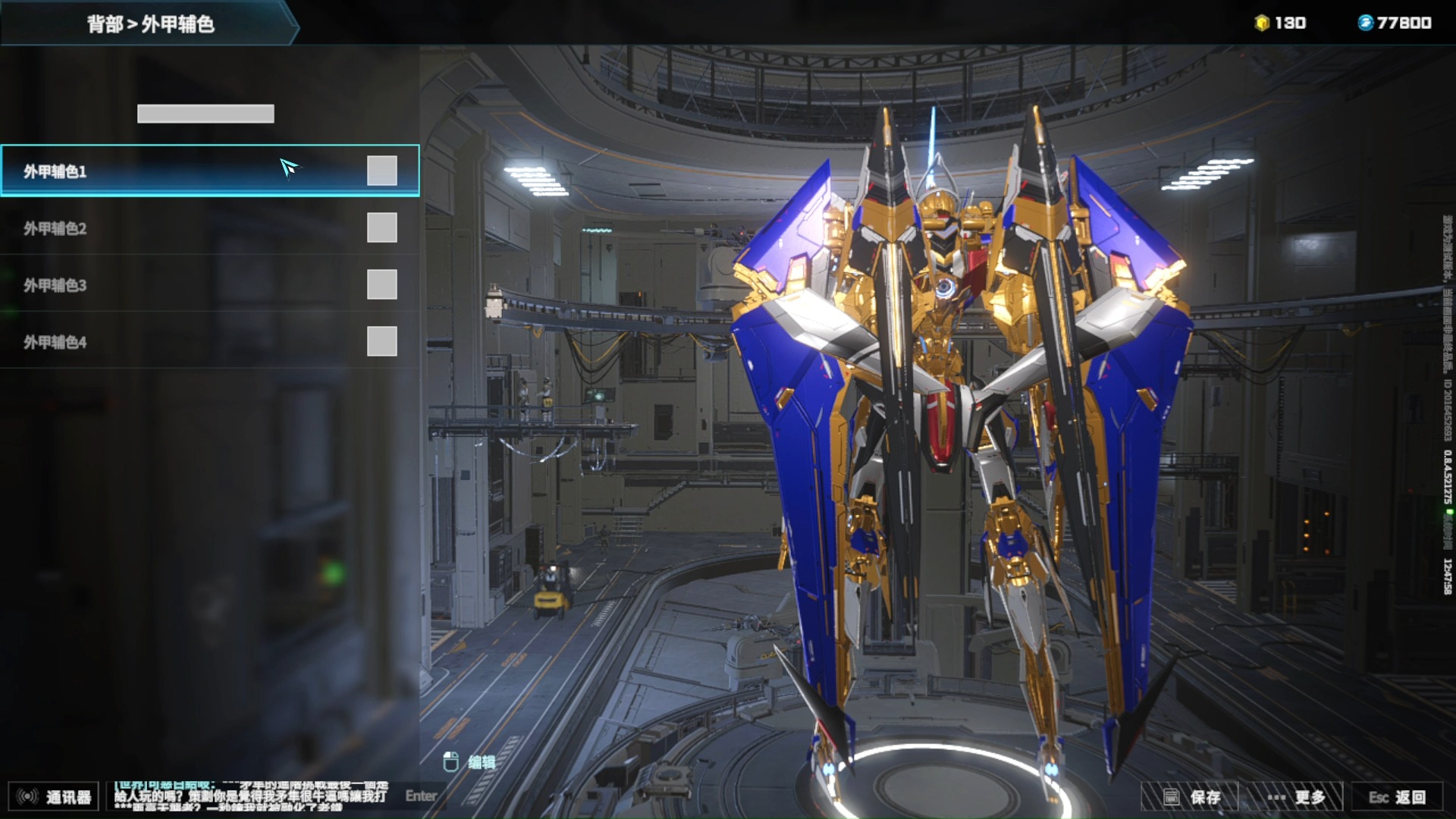This screenshot has width=1456, height=819.
Task: Open the 外甲辅色2 color swatch
Action: click(x=381, y=227)
